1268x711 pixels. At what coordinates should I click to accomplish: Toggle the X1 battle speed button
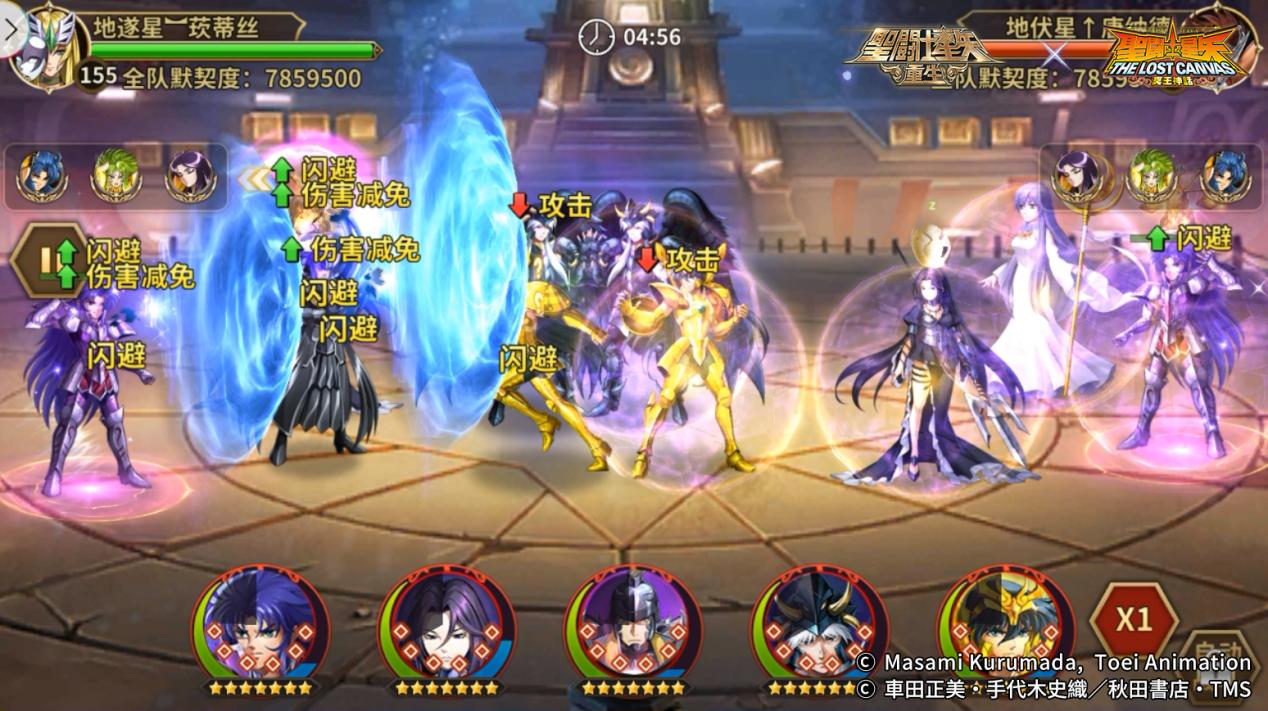click(1133, 620)
